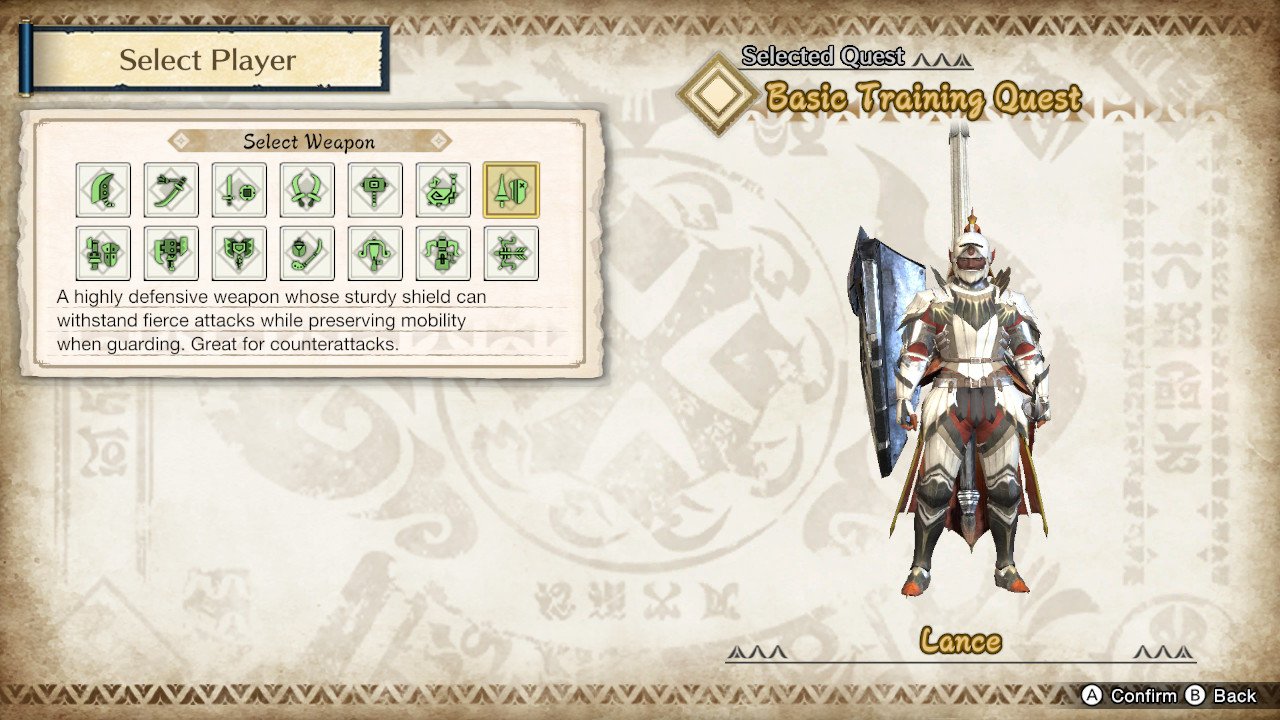
Task: Select the Insect Glaive weapon icon
Action: tap(307, 253)
